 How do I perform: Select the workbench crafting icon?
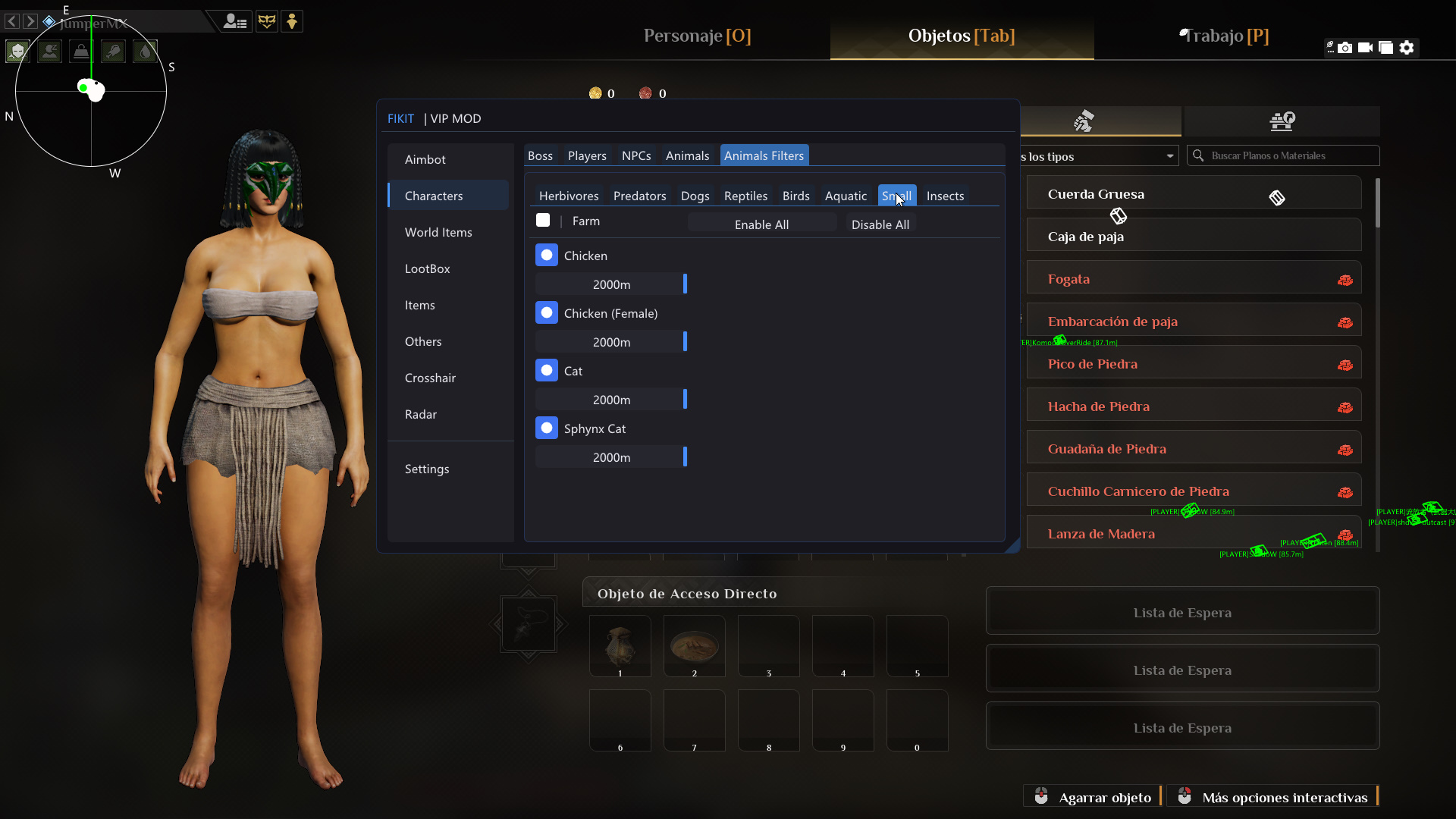[x=1283, y=121]
